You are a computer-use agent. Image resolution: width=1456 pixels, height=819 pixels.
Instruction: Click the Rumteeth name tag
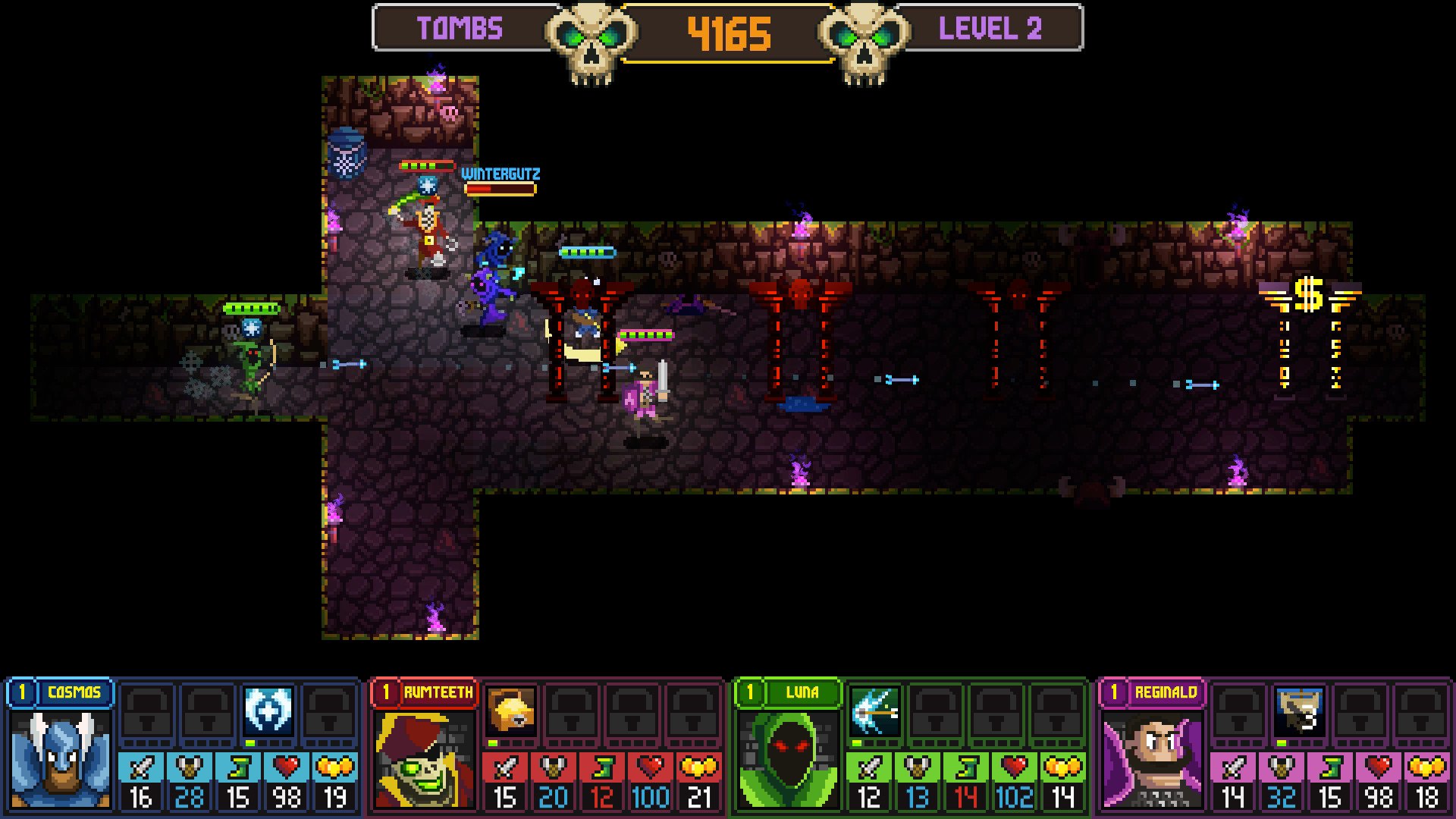pos(438,692)
